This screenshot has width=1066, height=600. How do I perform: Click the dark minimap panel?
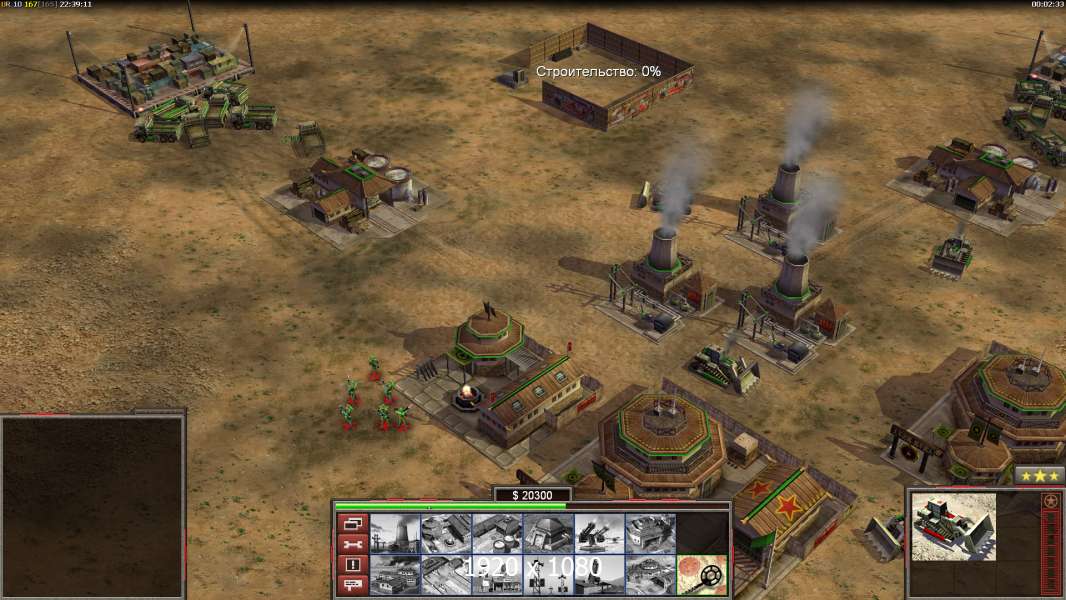tap(92, 506)
